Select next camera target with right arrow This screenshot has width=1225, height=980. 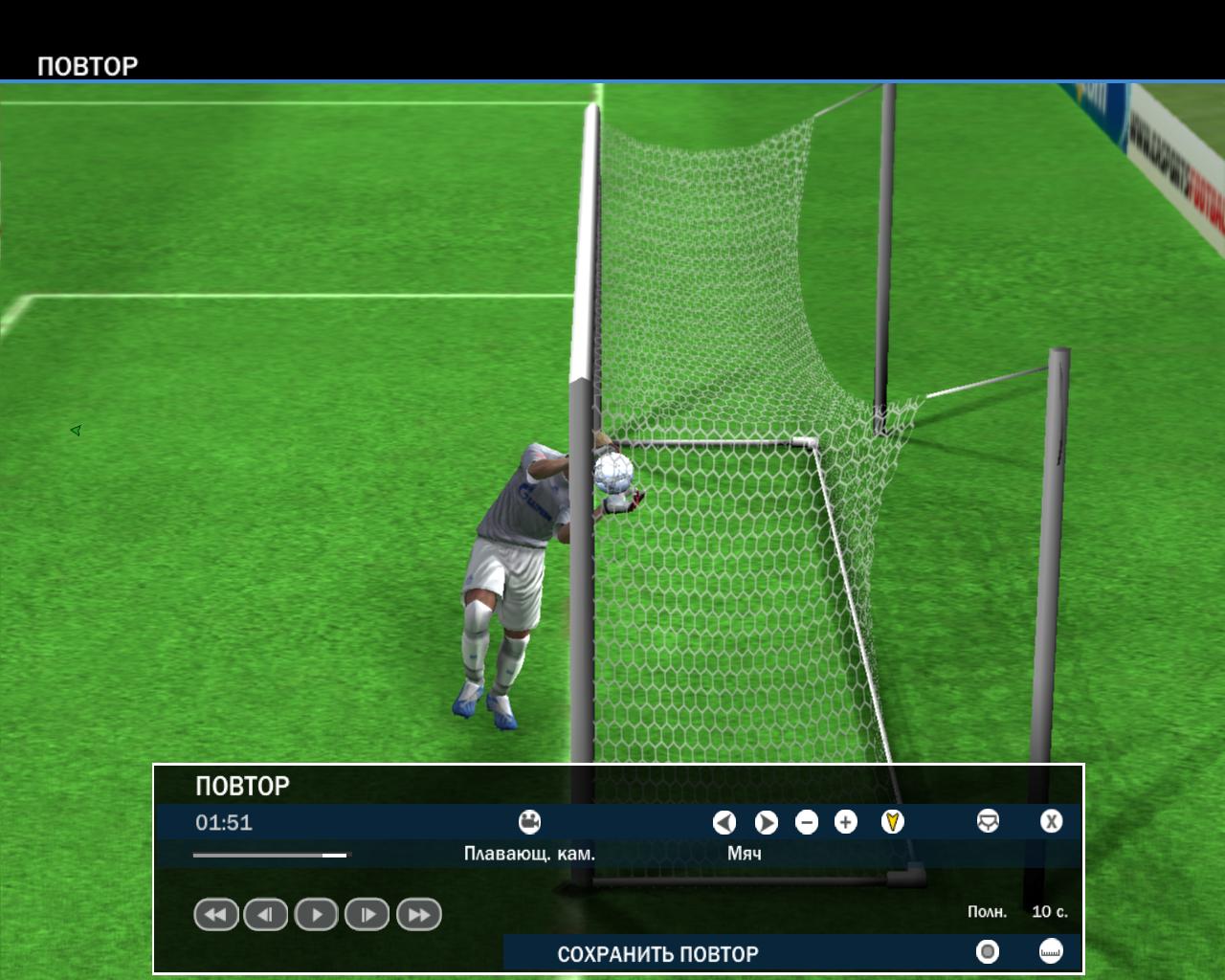[767, 822]
